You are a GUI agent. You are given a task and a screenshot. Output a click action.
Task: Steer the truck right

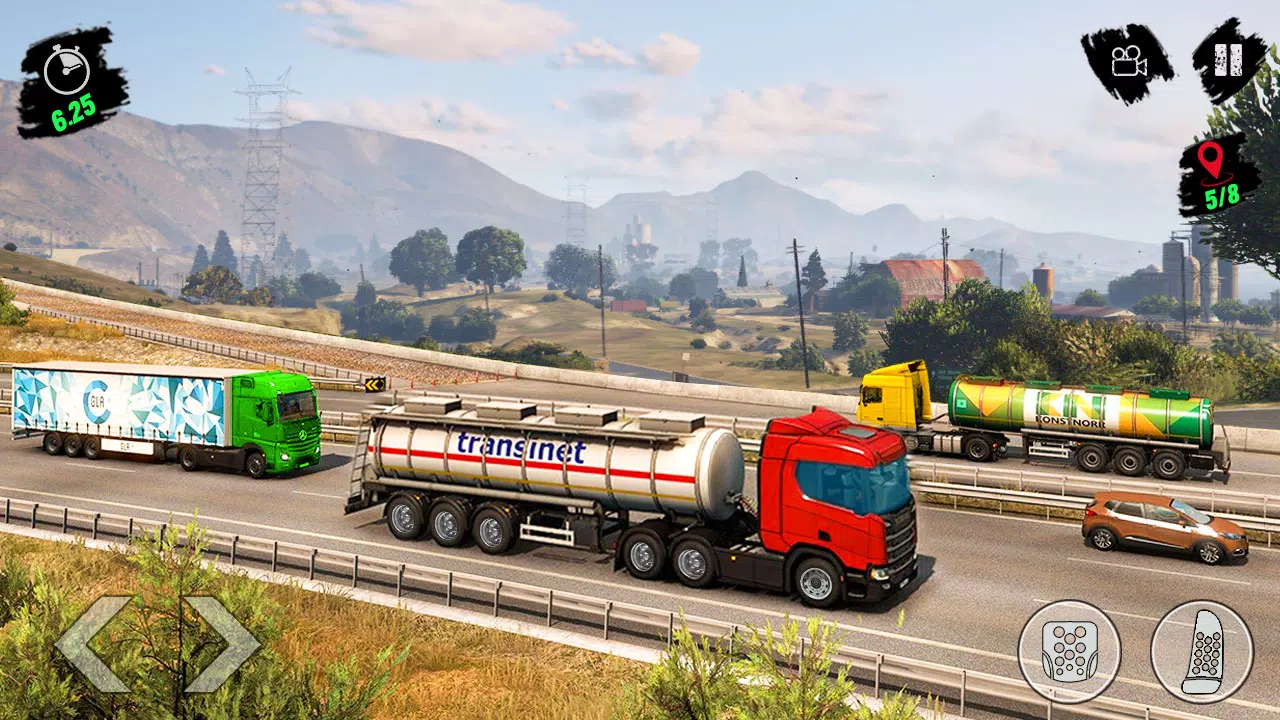pos(222,644)
